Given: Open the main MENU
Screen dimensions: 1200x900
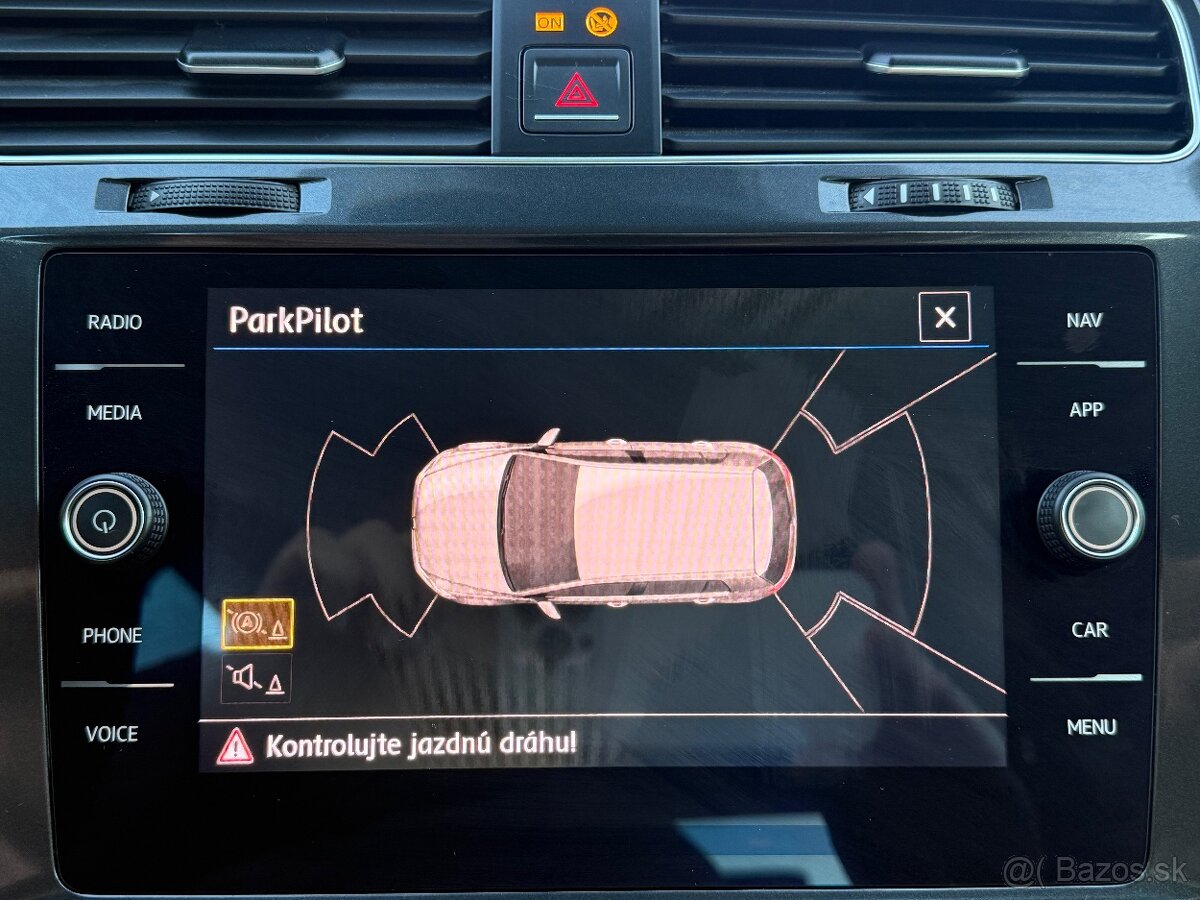Looking at the screenshot, I should pos(1091,727).
